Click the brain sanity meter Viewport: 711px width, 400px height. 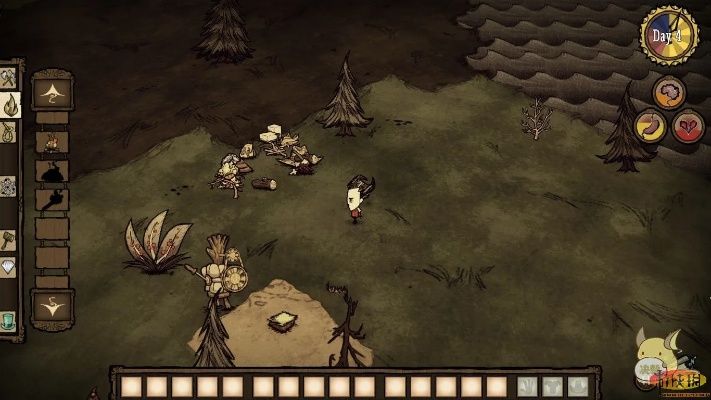pyautogui.click(x=669, y=93)
